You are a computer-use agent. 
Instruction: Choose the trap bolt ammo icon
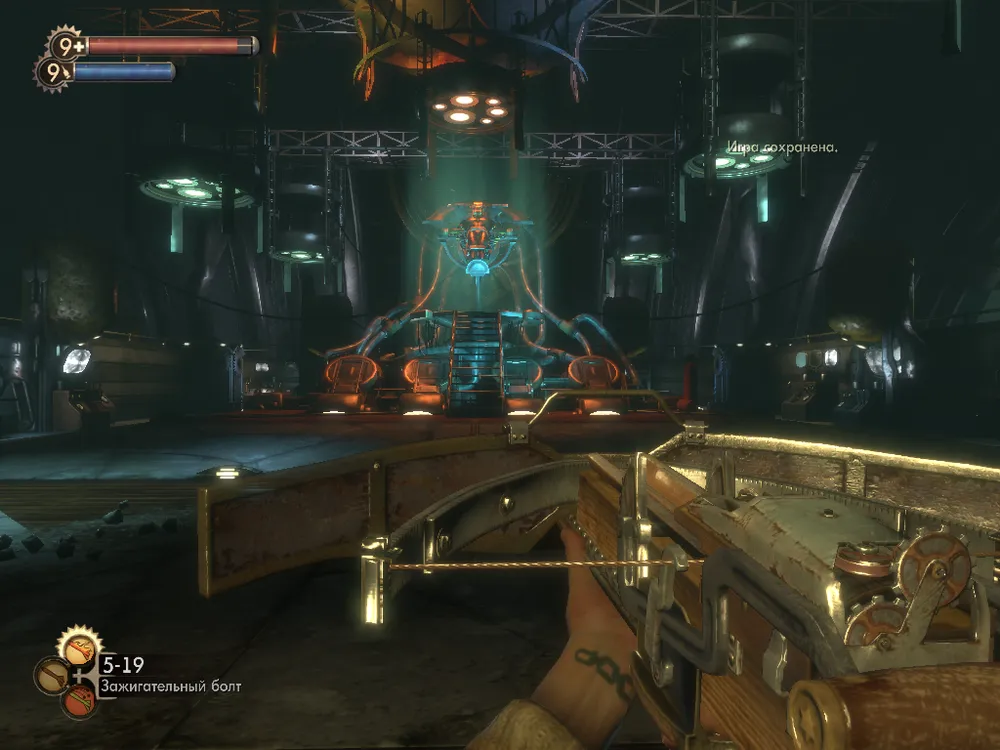79,702
